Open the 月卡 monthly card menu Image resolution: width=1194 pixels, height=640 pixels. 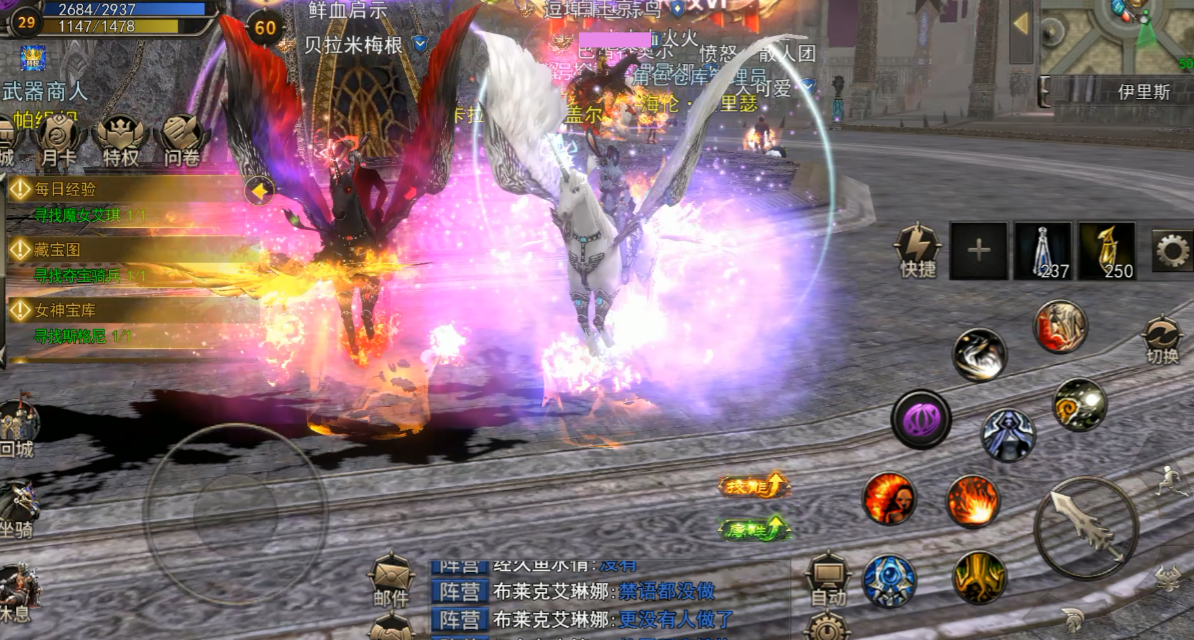pos(59,138)
